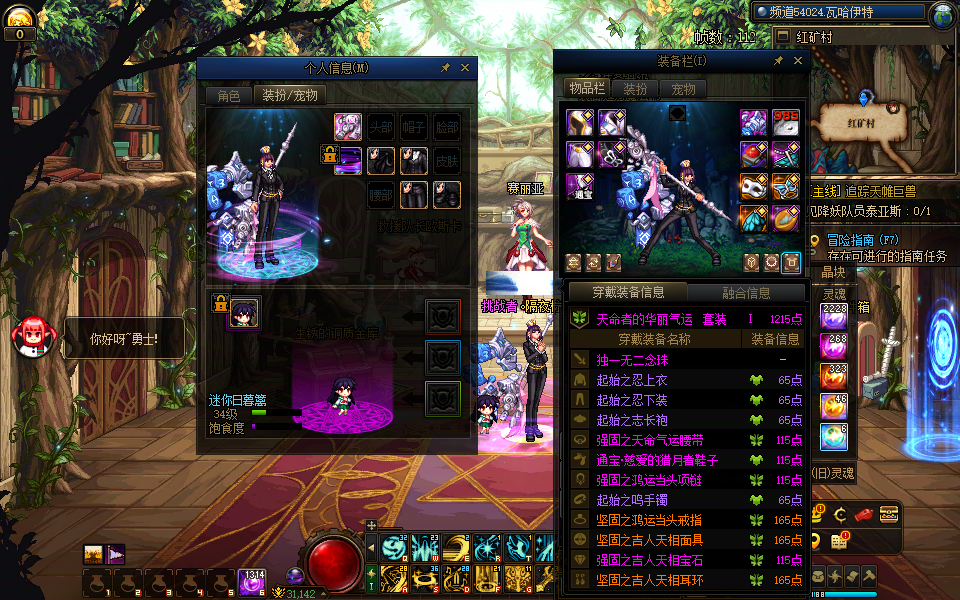This screenshot has height=600, width=960.
Task: Select the 通宝 equipment slot
Action: click(582, 187)
